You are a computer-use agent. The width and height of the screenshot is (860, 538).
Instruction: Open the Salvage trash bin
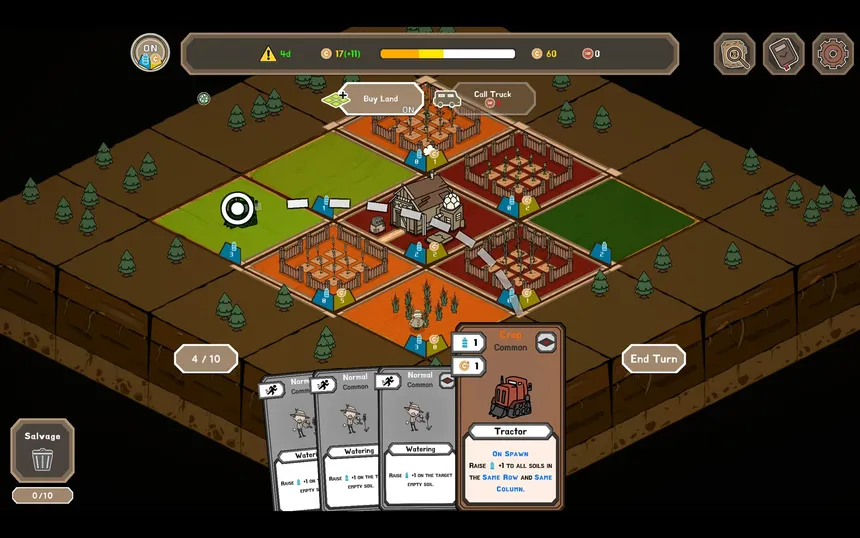[x=42, y=451]
